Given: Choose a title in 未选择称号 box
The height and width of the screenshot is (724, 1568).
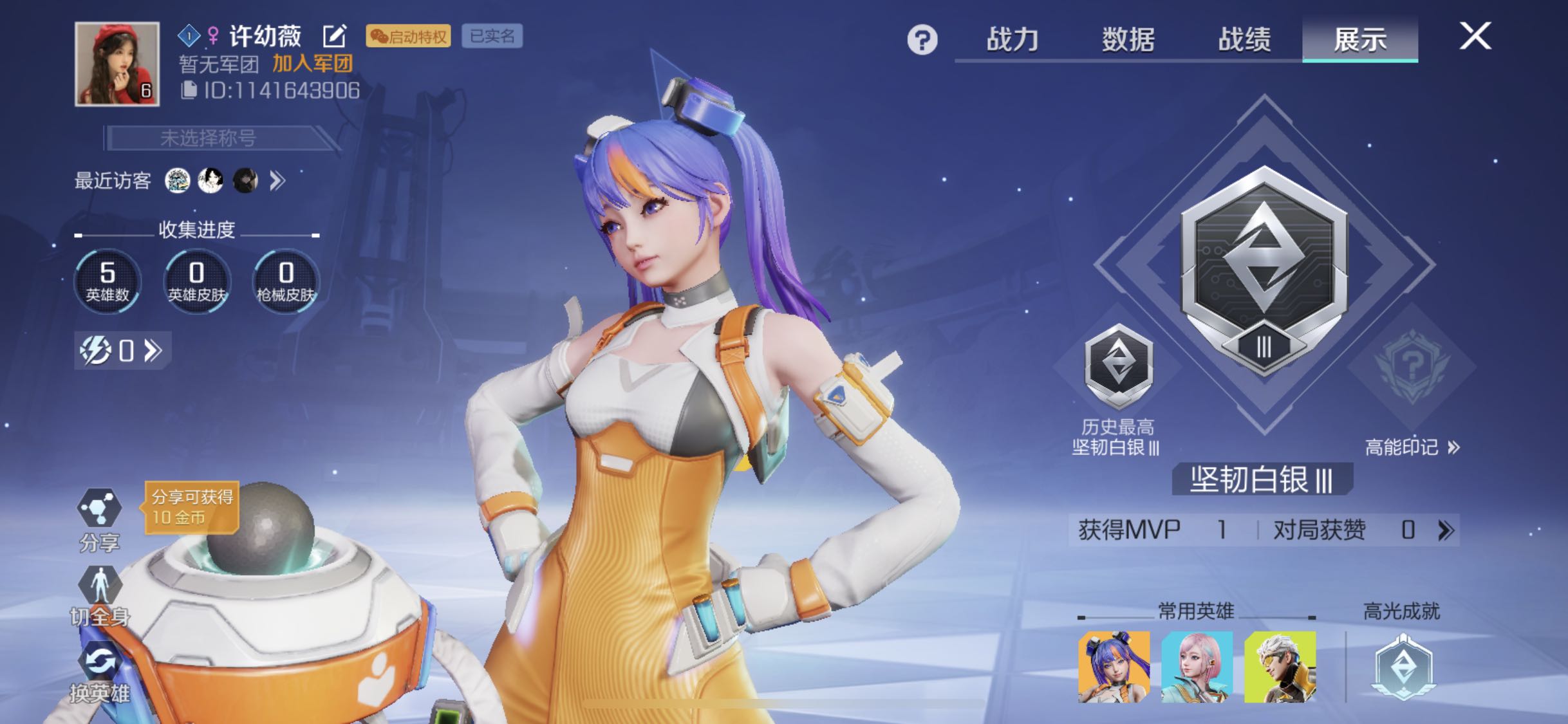Looking at the screenshot, I should (209, 138).
